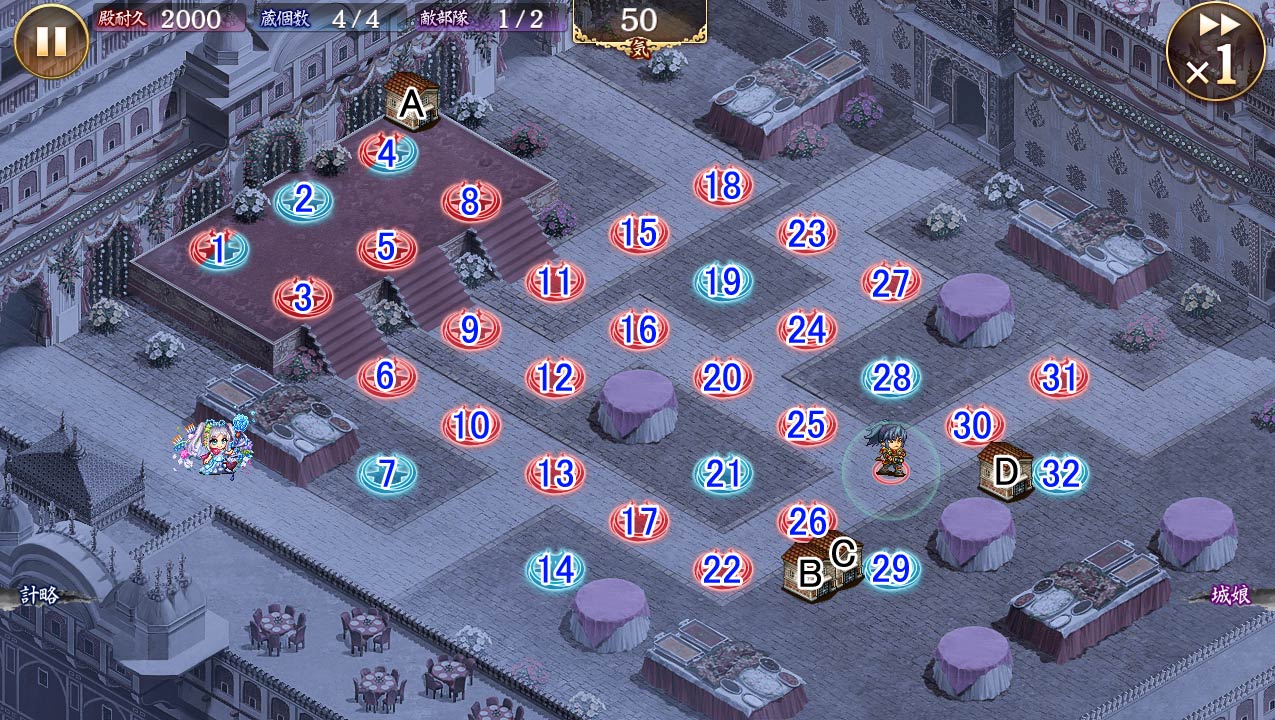Choose red tile number 5
The image size is (1275, 720).
[x=387, y=248]
